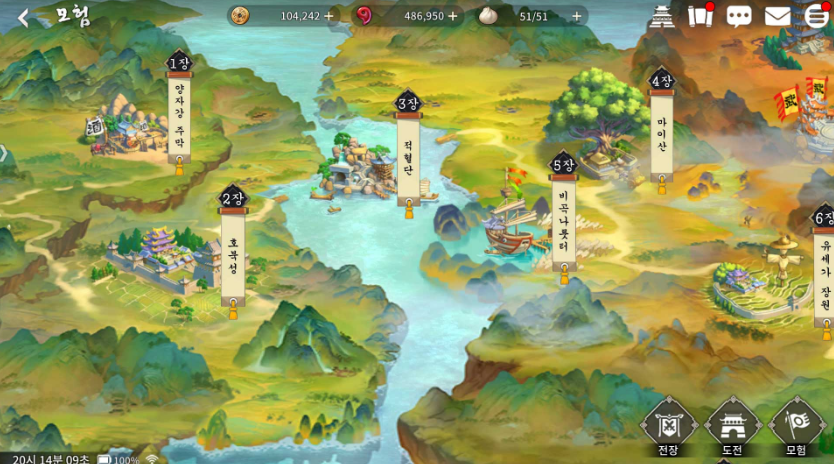
Task: Open the mail envelope inbox
Action: (777, 17)
